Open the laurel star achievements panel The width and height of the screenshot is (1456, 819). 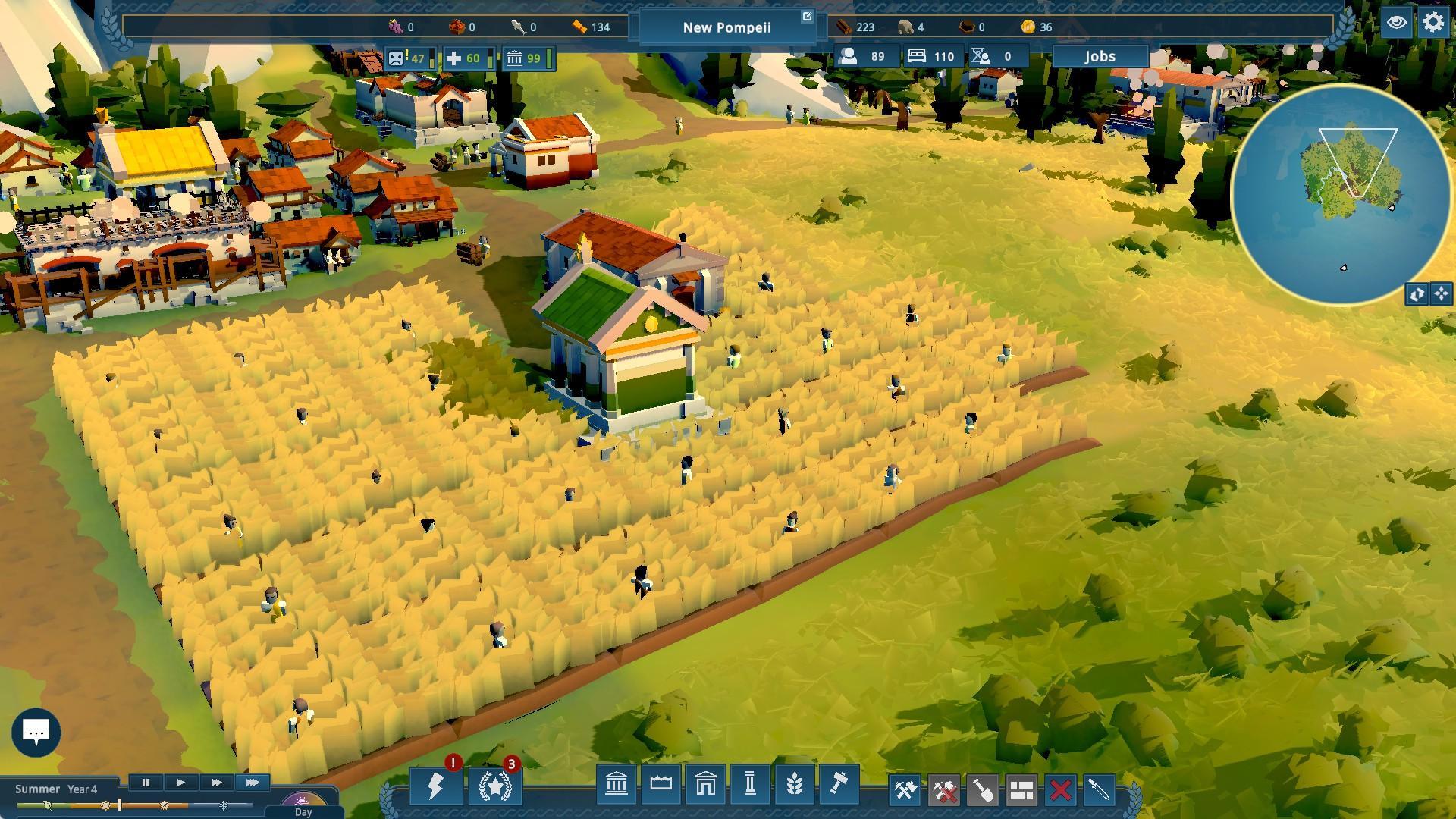(x=495, y=786)
